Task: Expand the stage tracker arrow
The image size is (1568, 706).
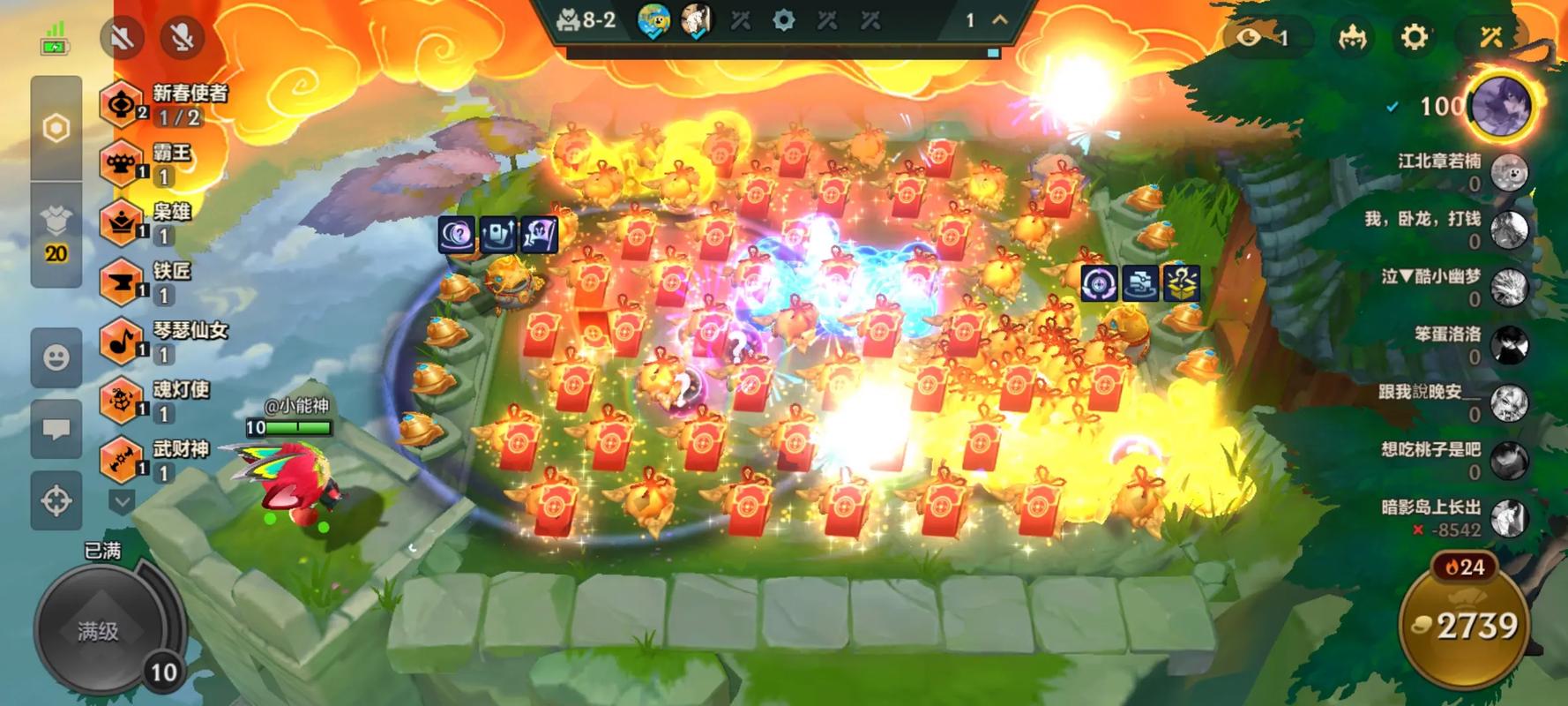Action: [1000, 19]
